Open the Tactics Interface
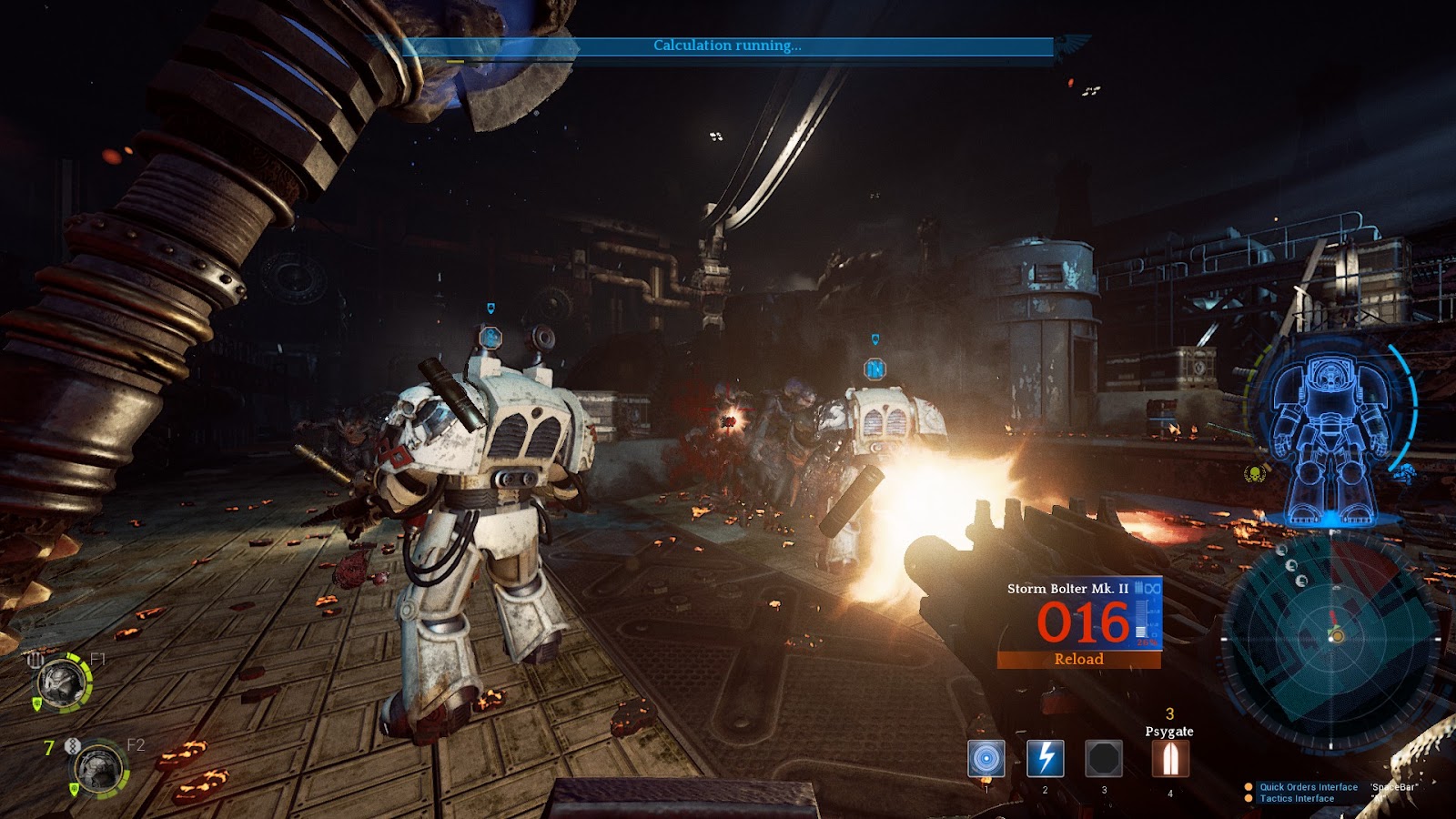Viewport: 1456px width, 819px height. [x=1296, y=799]
